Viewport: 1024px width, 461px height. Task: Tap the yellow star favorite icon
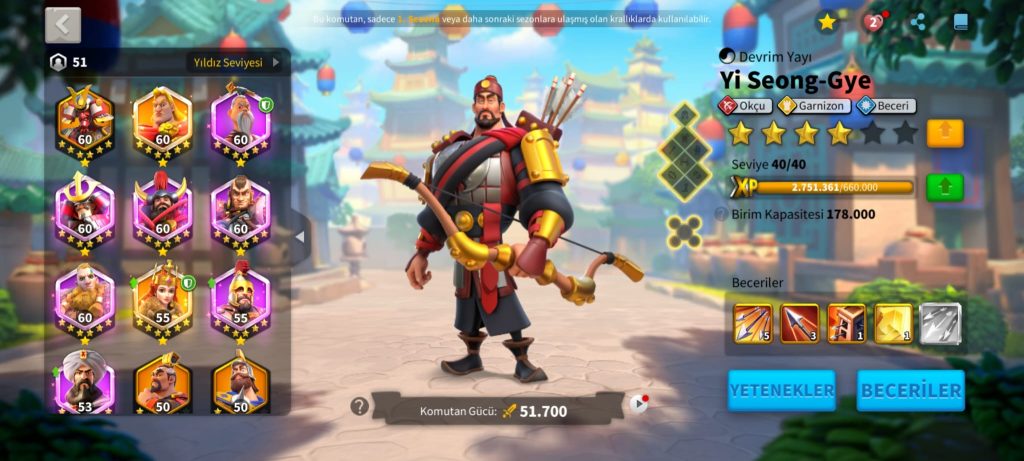point(827,21)
